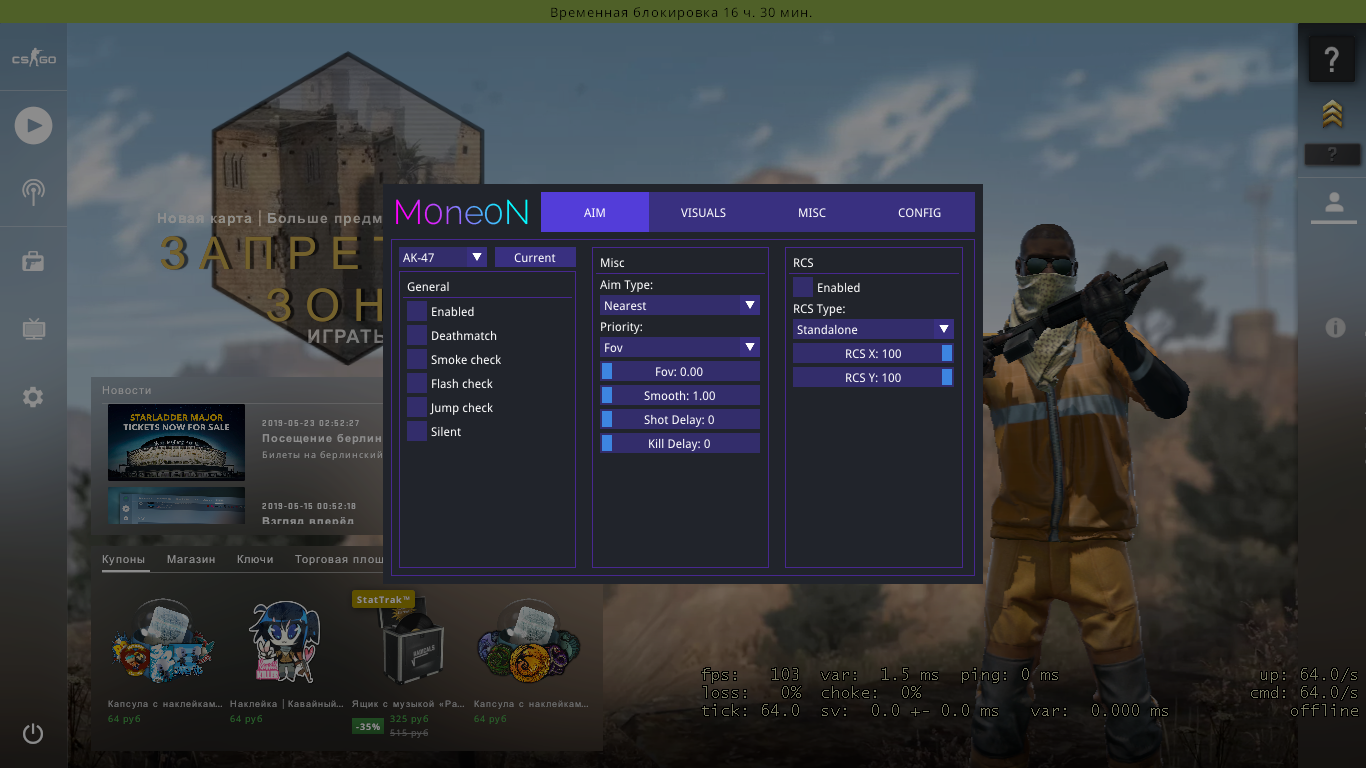1366x768 pixels.
Task: Open the CONFIG tab in MoneON
Action: click(919, 212)
